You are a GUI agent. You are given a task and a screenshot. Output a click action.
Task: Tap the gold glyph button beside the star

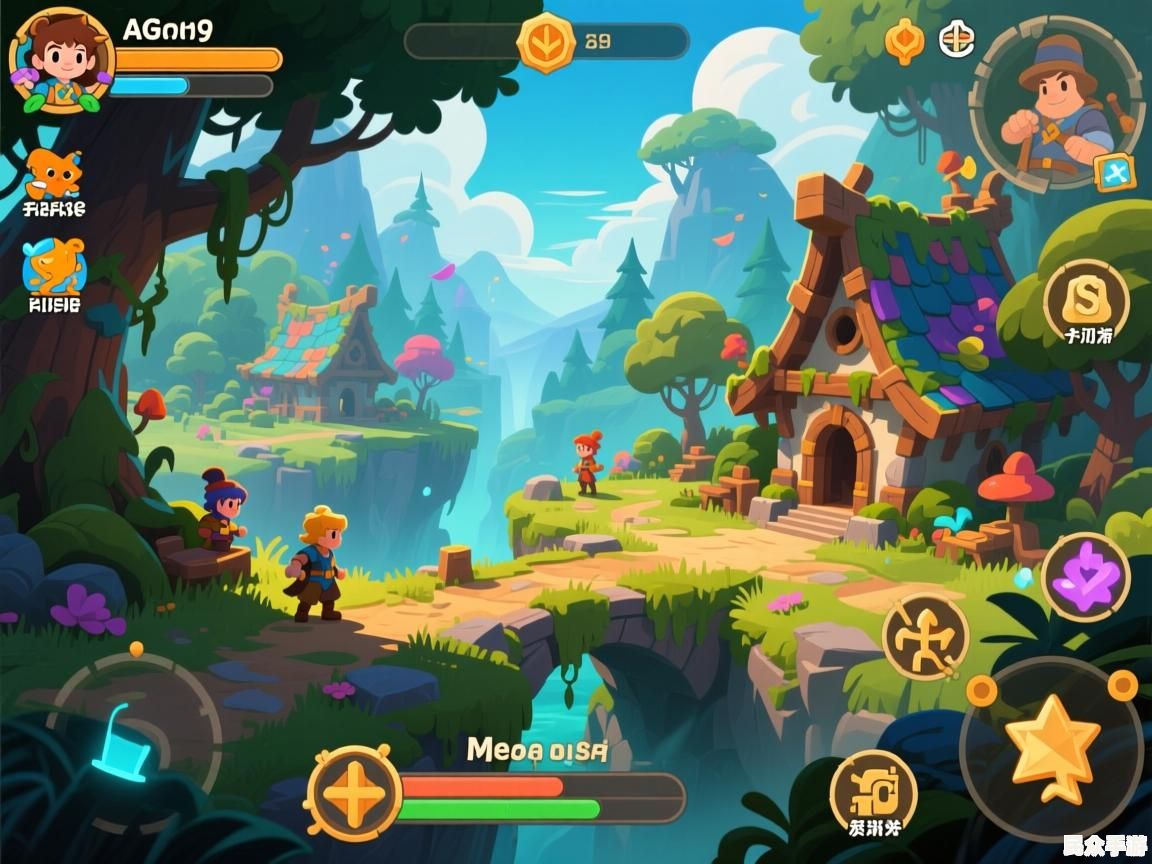[x=873, y=791]
